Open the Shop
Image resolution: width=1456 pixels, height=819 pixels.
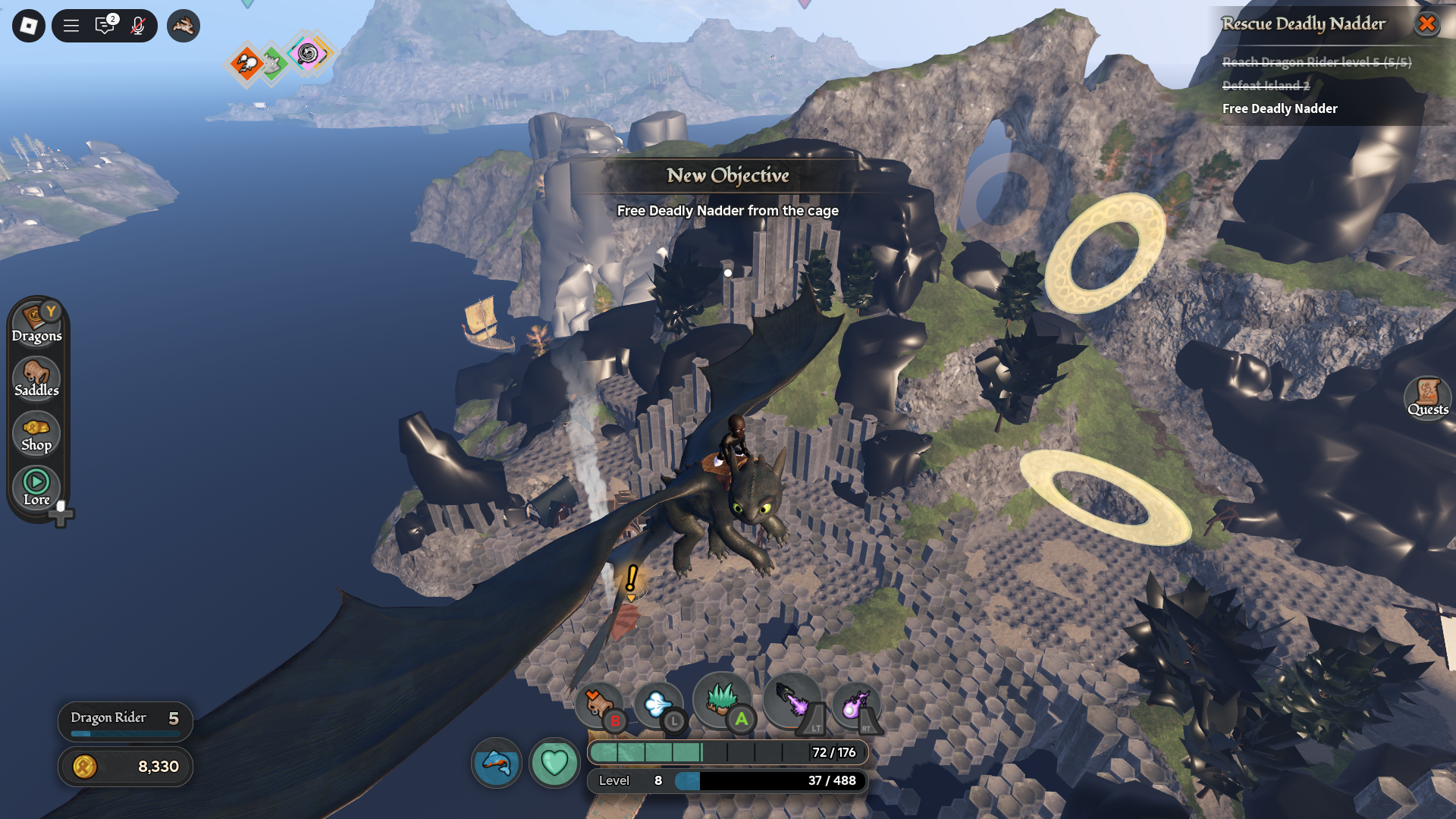(36, 434)
